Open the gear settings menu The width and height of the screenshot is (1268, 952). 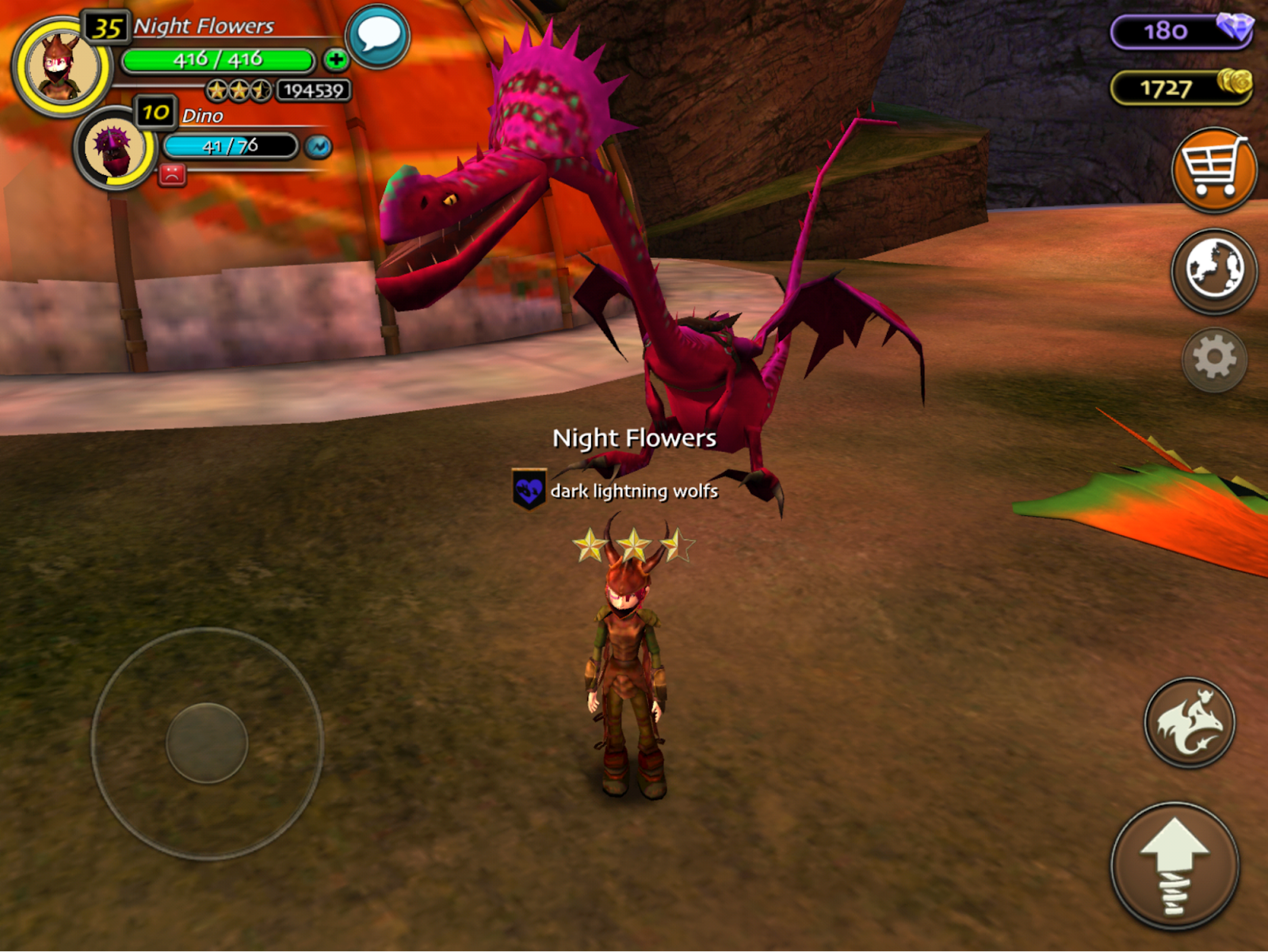(x=1214, y=359)
